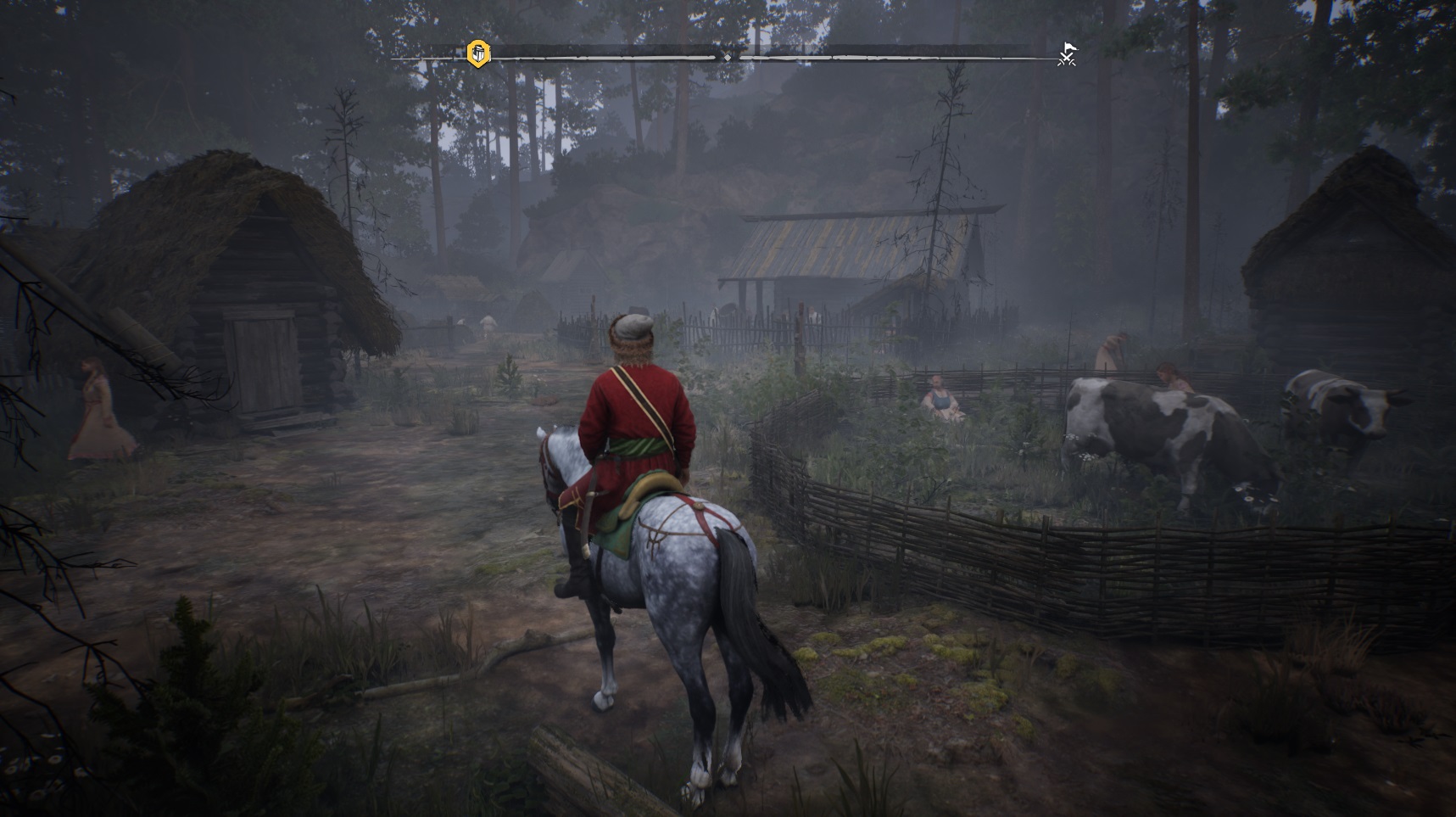Click the gold helmet quest marker
Image resolution: width=1456 pixels, height=817 pixels.
[479, 54]
